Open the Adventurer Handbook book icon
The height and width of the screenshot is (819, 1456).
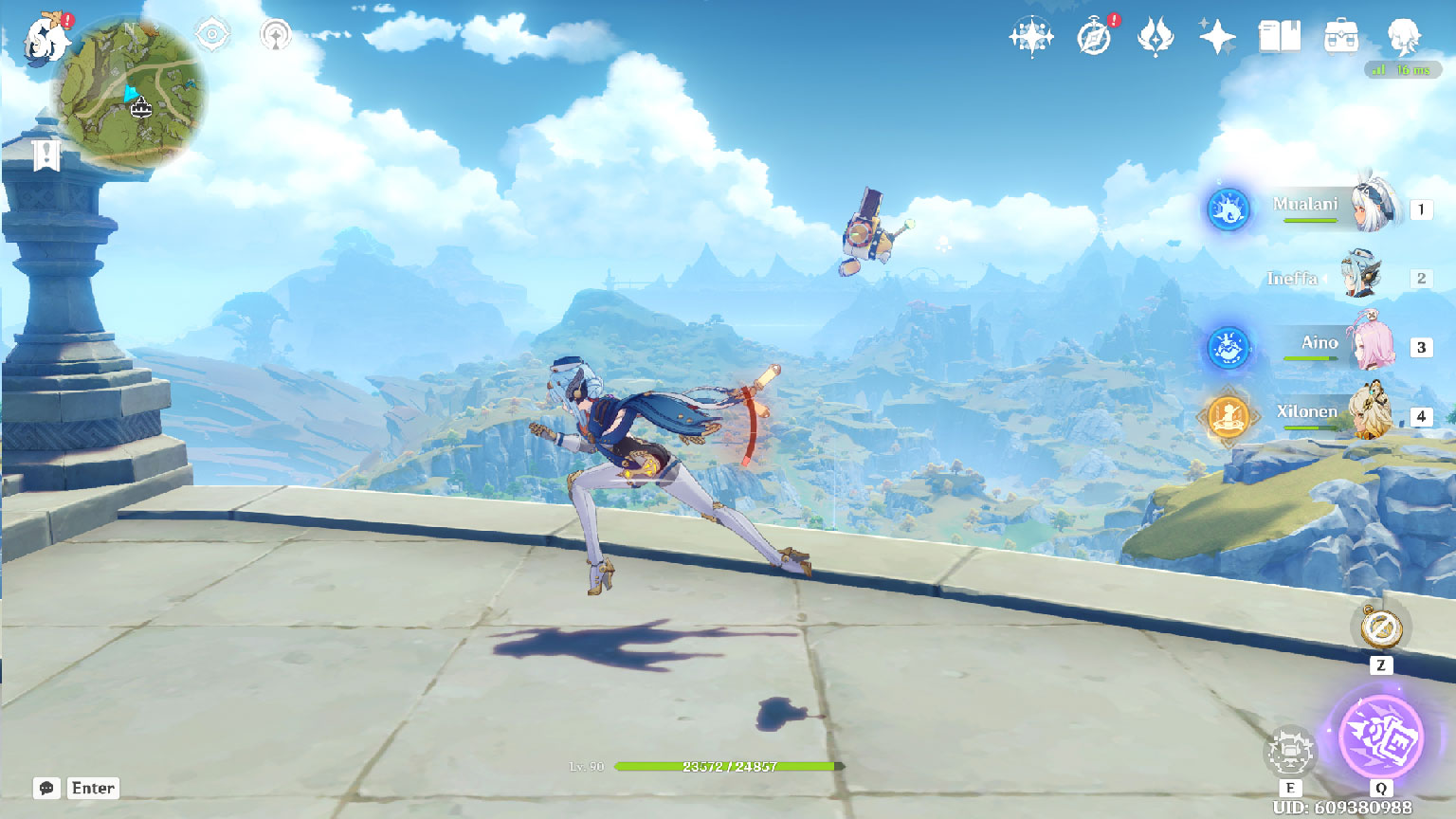tap(1279, 38)
